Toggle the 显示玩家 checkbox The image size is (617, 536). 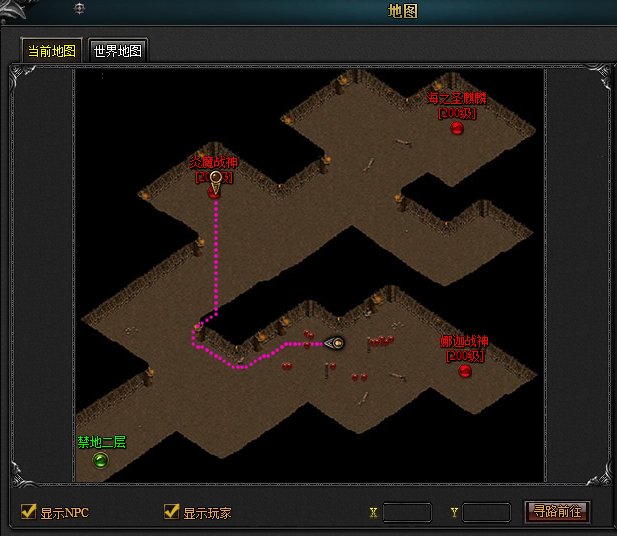[x=171, y=512]
